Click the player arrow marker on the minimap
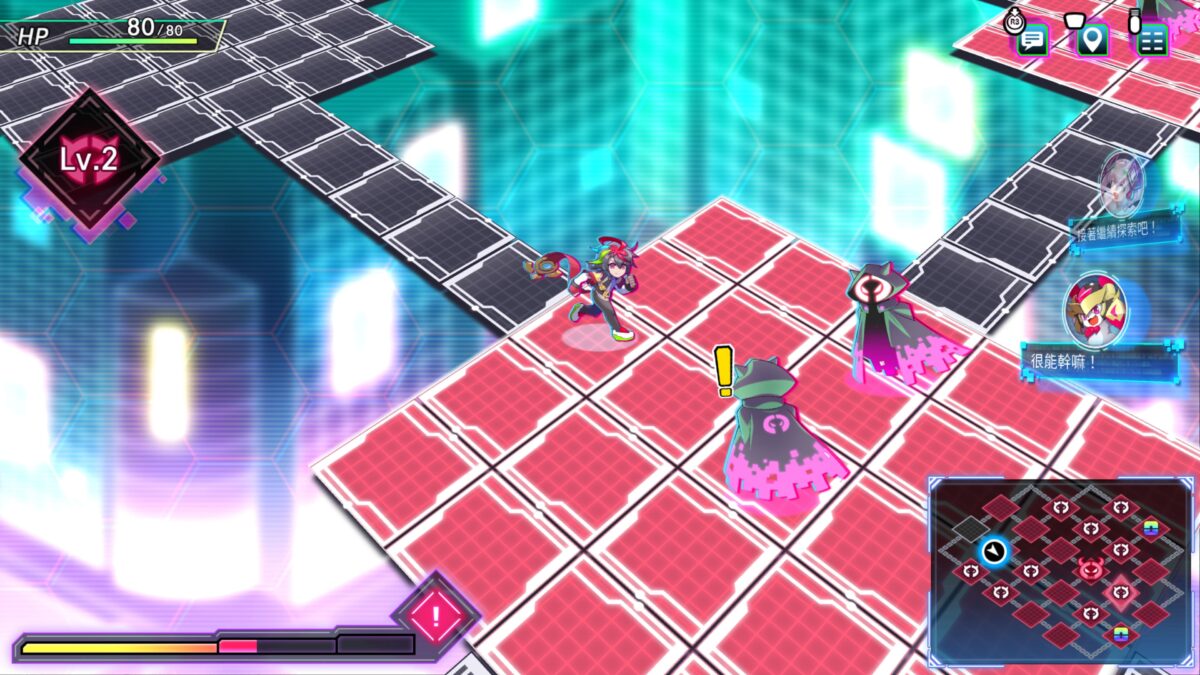The image size is (1200, 675). (994, 550)
